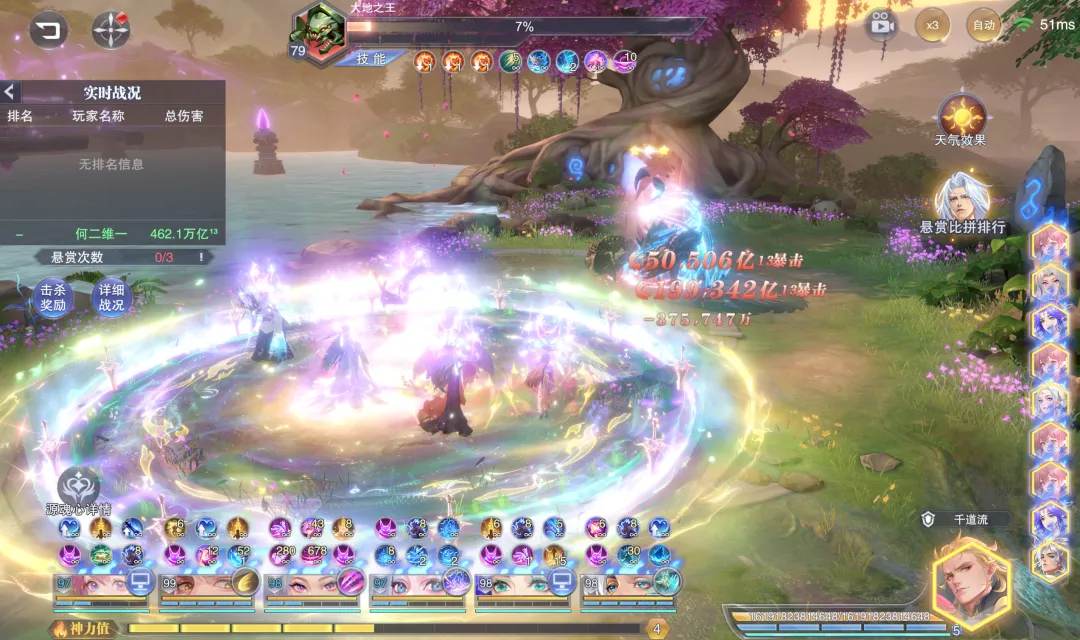Select the 大地之王 boss portrait
Viewport: 1080px width, 640px height.
(319, 32)
